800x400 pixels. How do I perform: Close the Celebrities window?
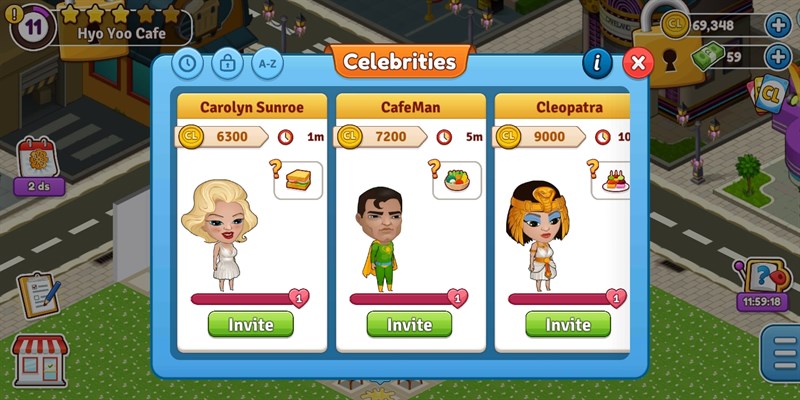637,63
